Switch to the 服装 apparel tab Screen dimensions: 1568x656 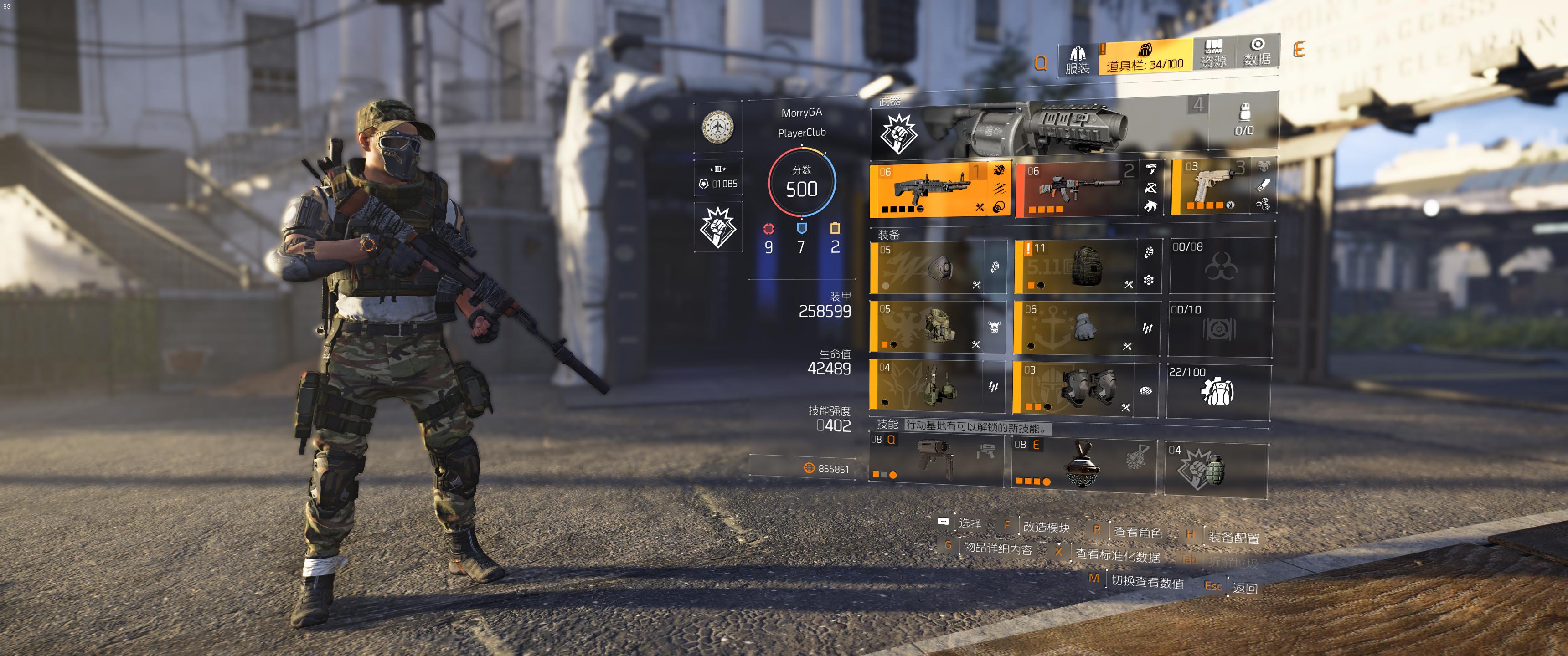click(x=1077, y=60)
